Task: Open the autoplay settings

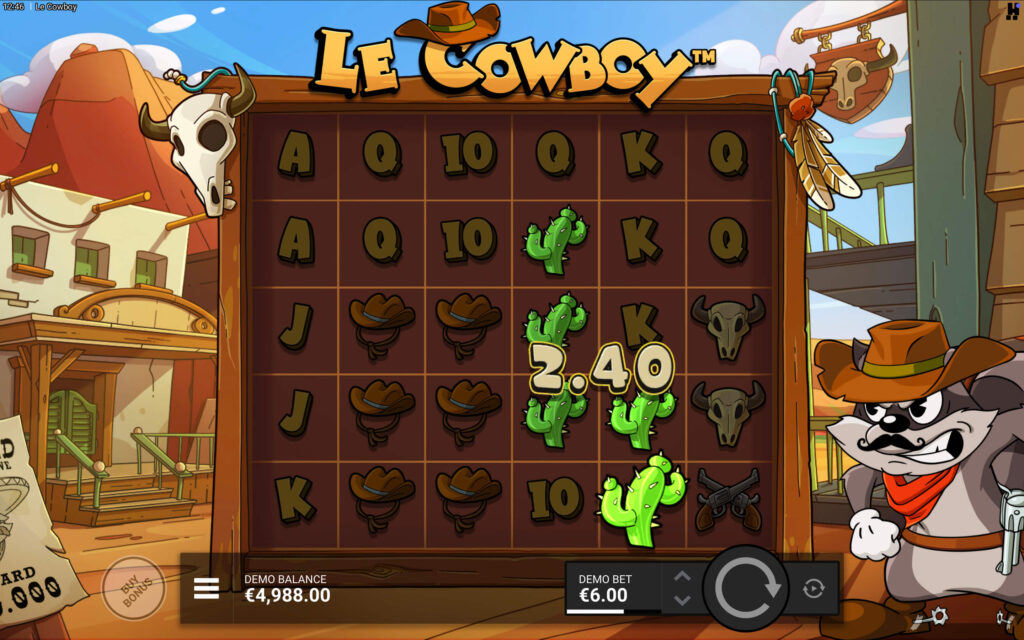Action: point(813,588)
